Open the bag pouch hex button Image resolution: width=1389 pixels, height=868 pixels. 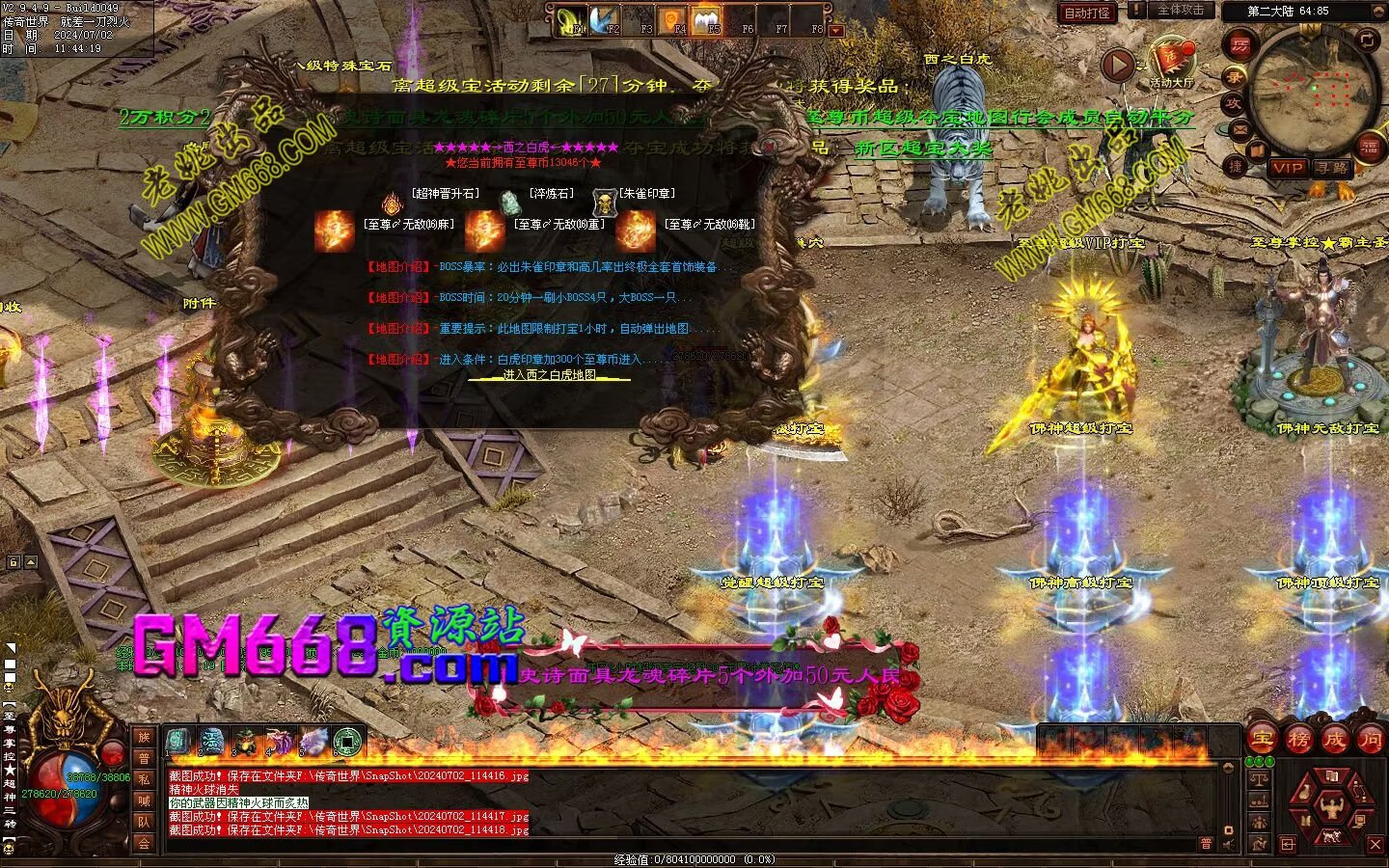tap(1306, 792)
